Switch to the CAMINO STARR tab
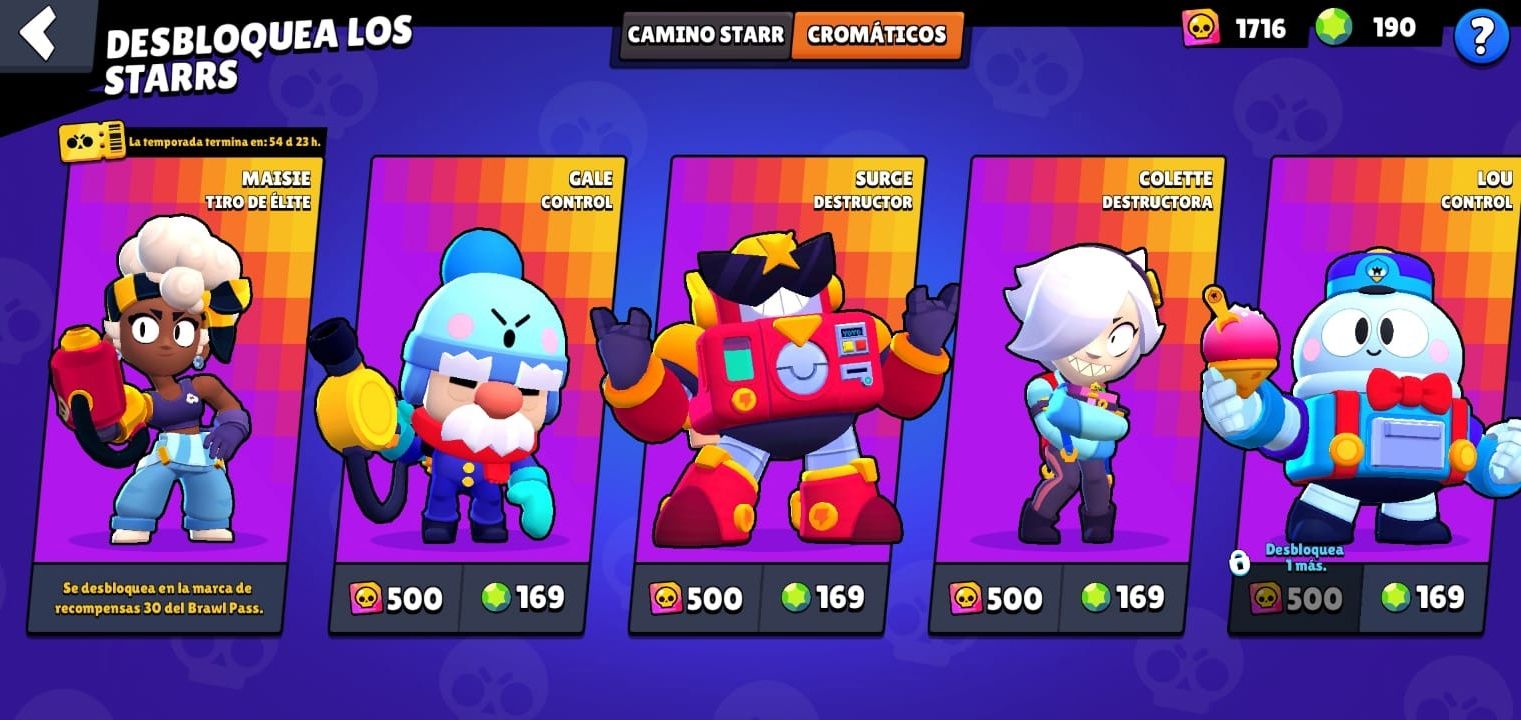 (704, 34)
